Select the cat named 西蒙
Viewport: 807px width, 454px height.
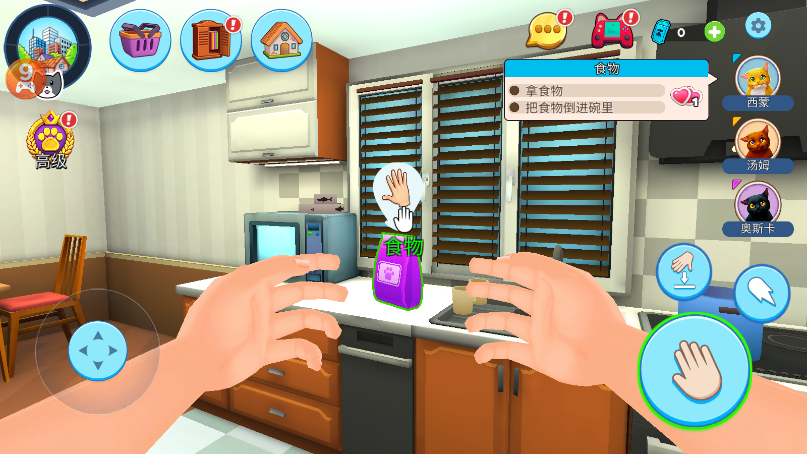click(x=758, y=80)
